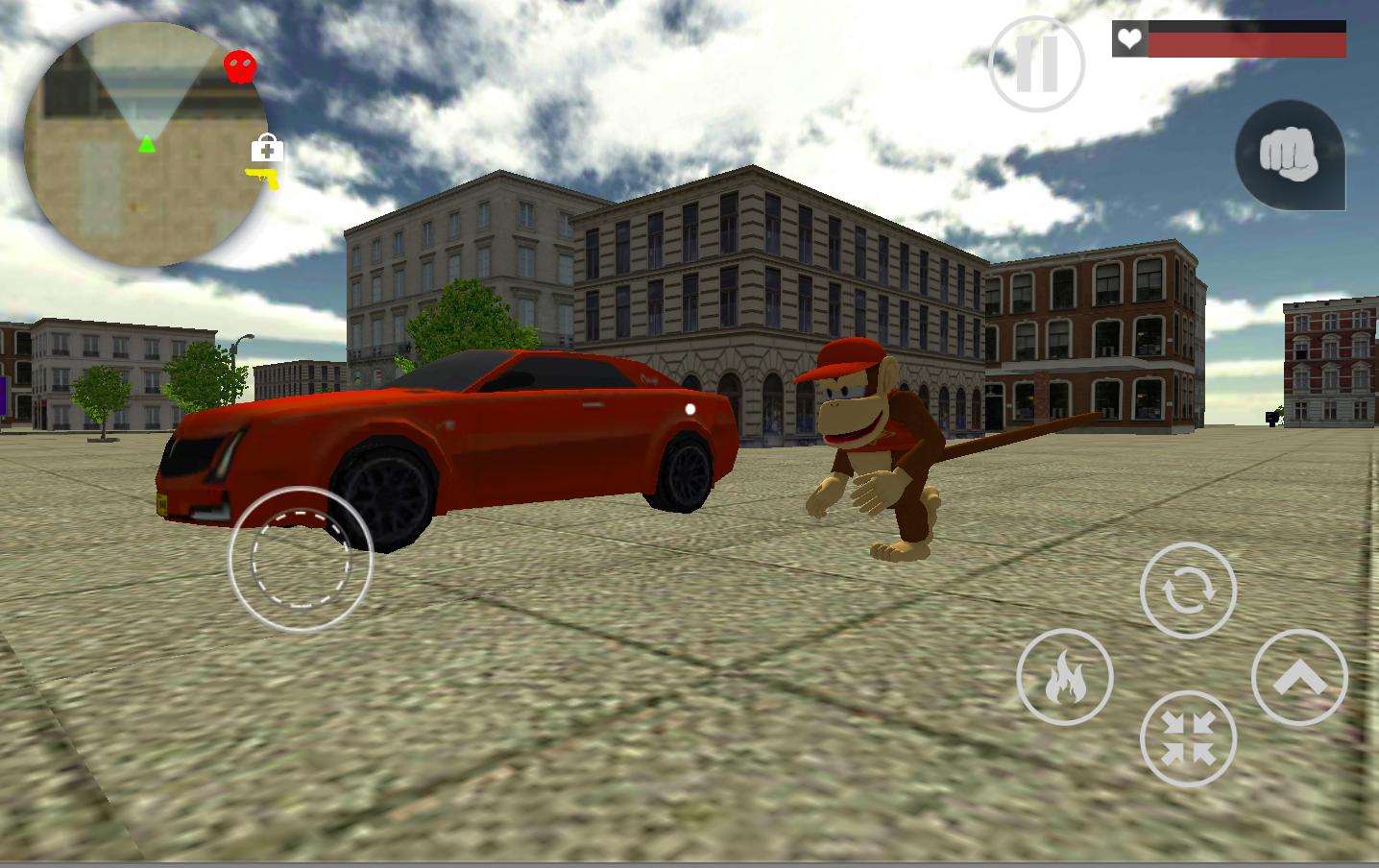Tap the medkit health pickup icon
This screenshot has width=1379, height=868.
click(x=265, y=146)
